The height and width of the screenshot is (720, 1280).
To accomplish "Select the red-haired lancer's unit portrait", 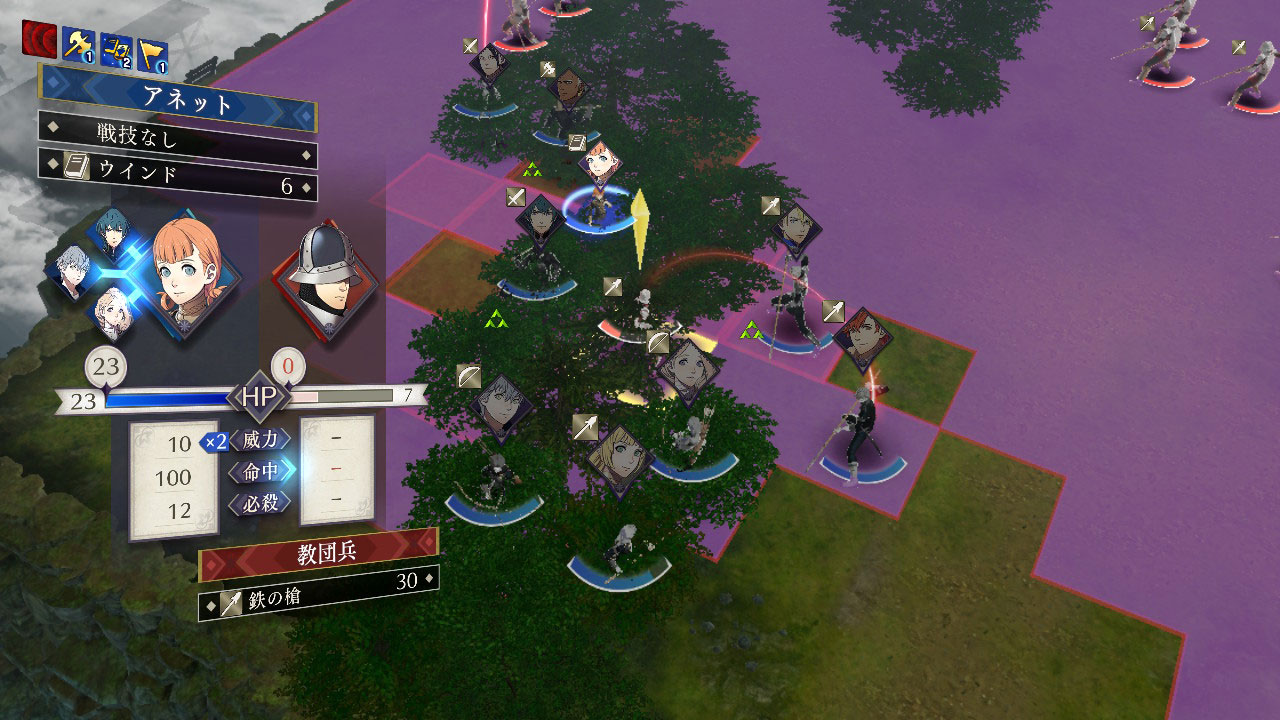I will click(x=860, y=338).
